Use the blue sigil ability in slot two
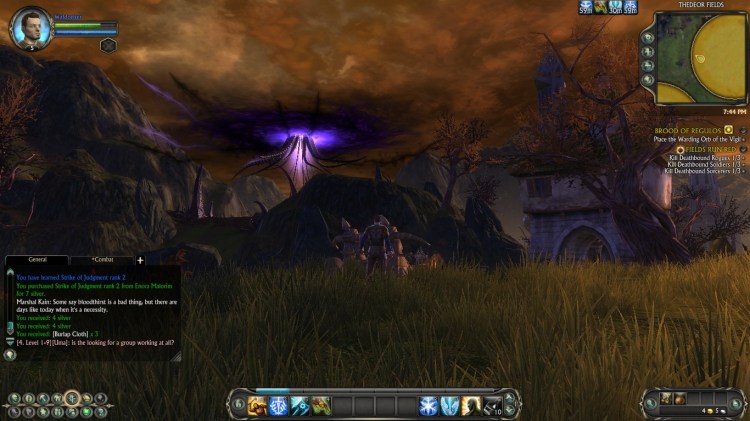The width and height of the screenshot is (750, 421). (x=277, y=405)
